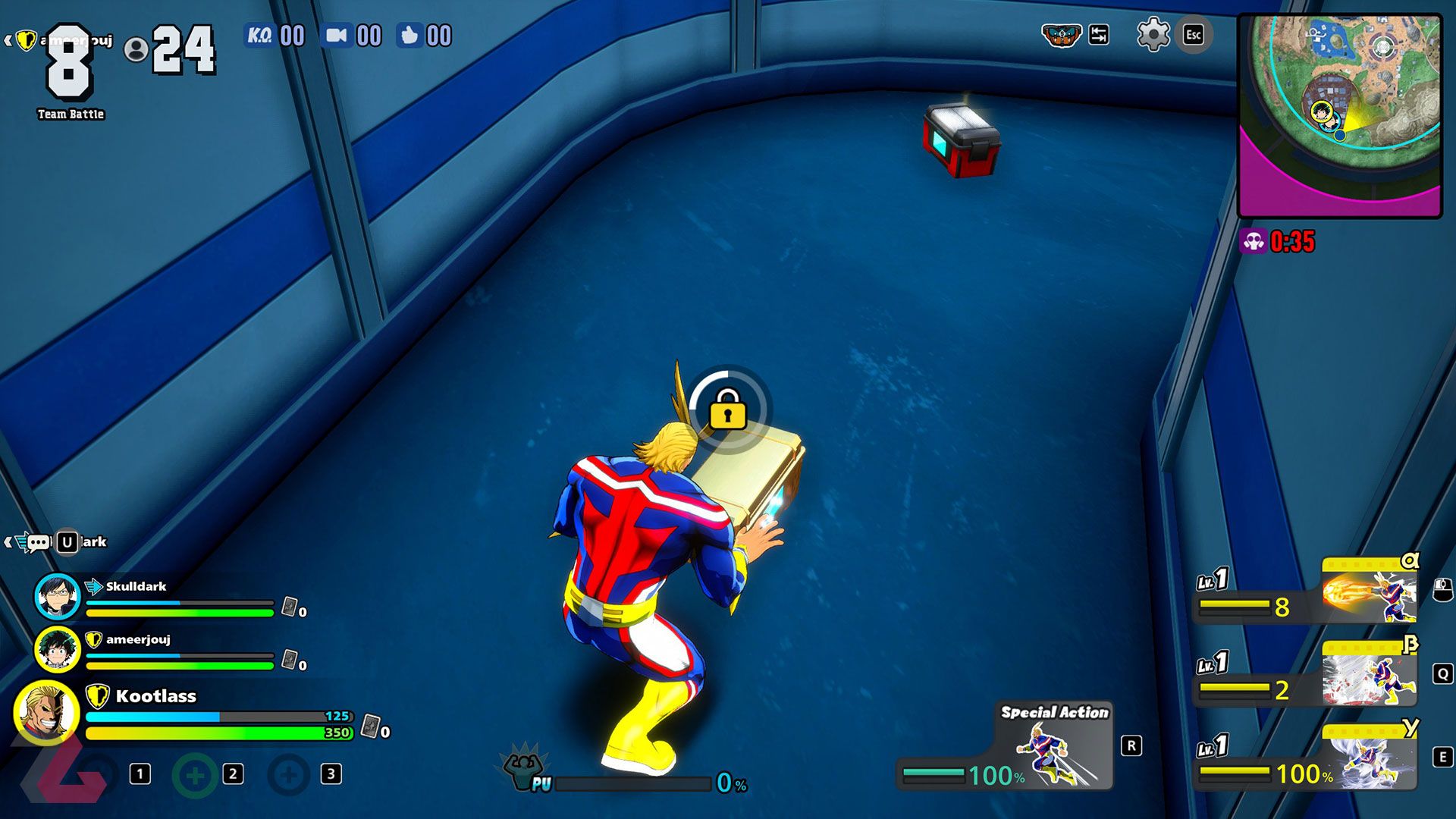
Task: Expand item slot 1 with the plus icon
Action: pyautogui.click(x=195, y=775)
